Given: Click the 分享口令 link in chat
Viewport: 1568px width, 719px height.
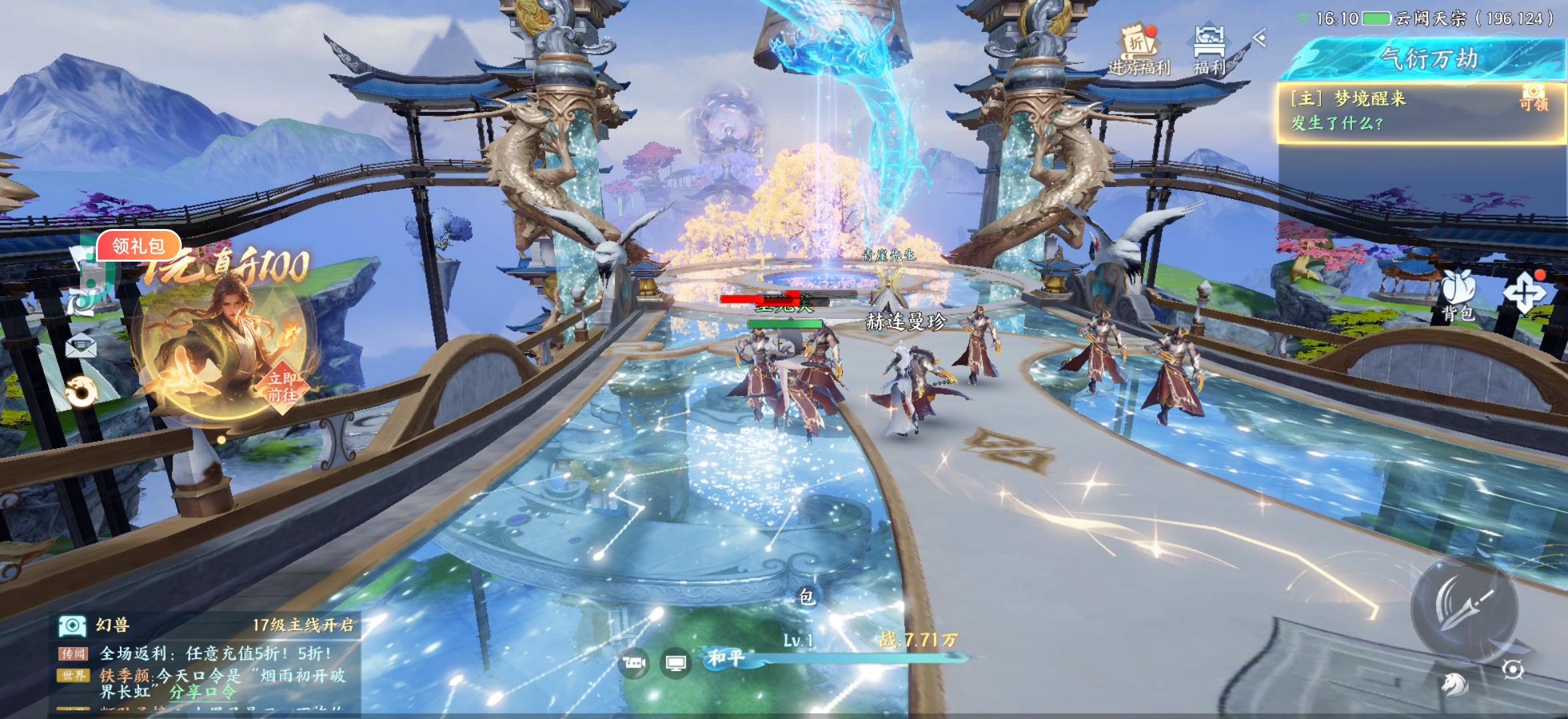Looking at the screenshot, I should pos(202,692).
